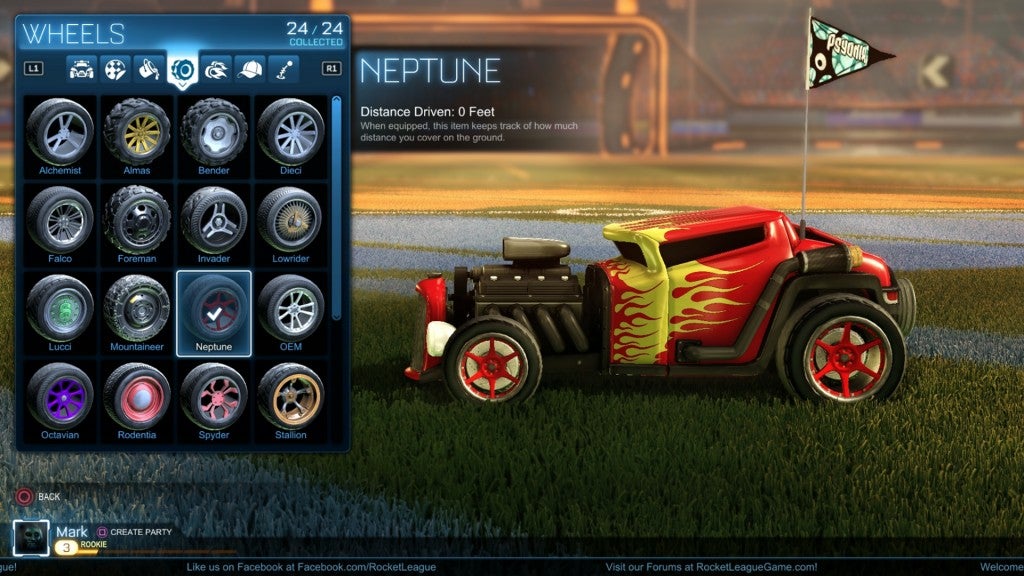Choose the Mountaineer wheels
Viewport: 1024px width, 576px height.
[137, 308]
